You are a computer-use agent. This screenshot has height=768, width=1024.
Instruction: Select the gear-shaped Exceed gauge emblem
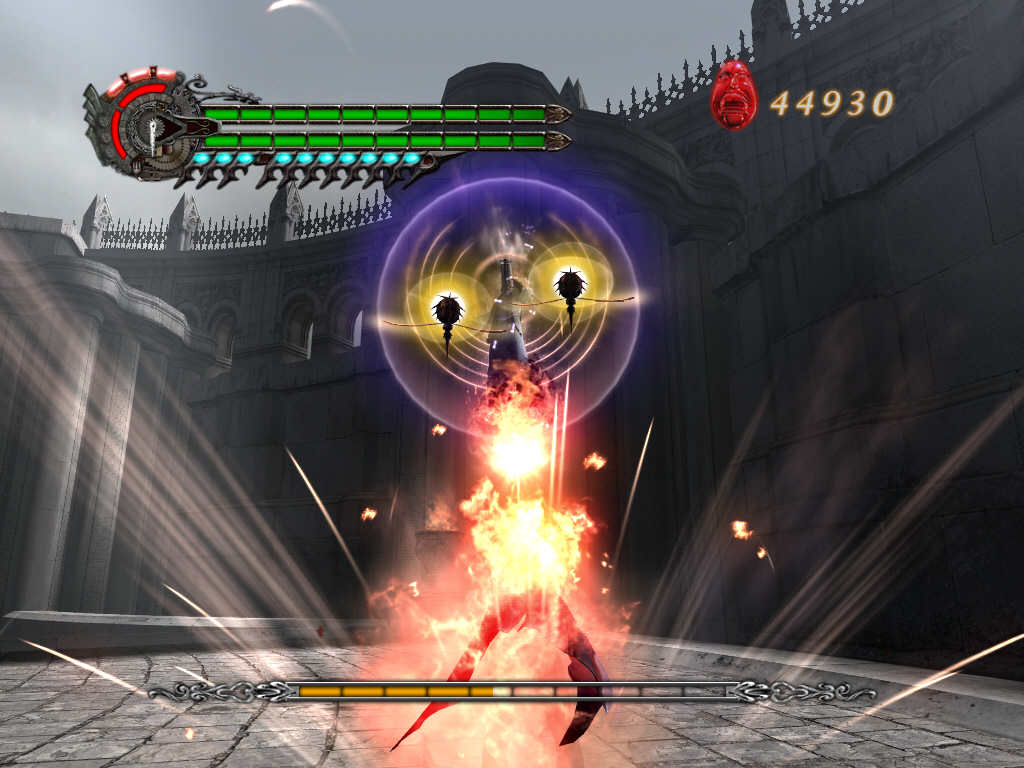(146, 126)
